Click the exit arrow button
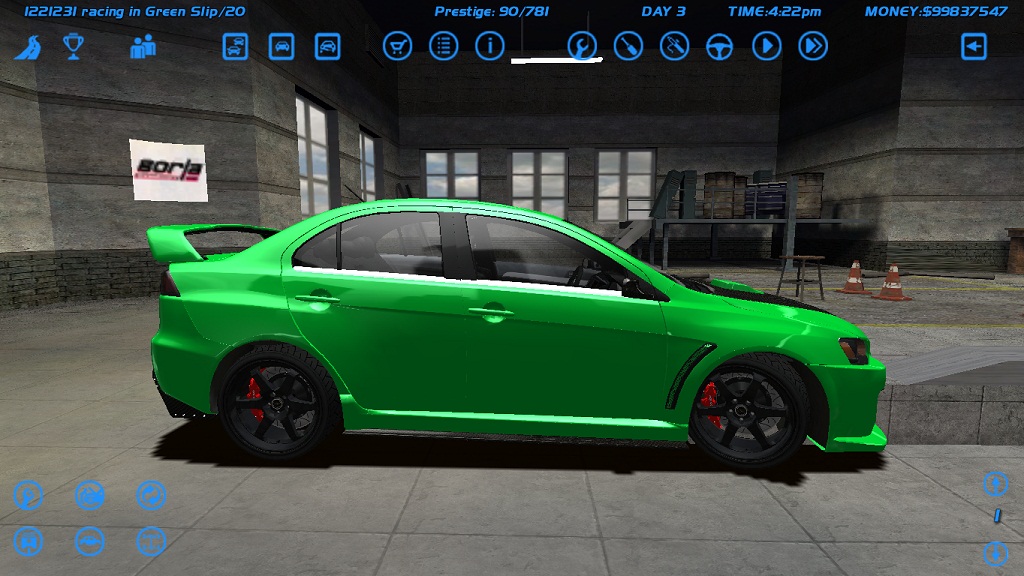Screen dimensions: 1024x576 (974, 46)
